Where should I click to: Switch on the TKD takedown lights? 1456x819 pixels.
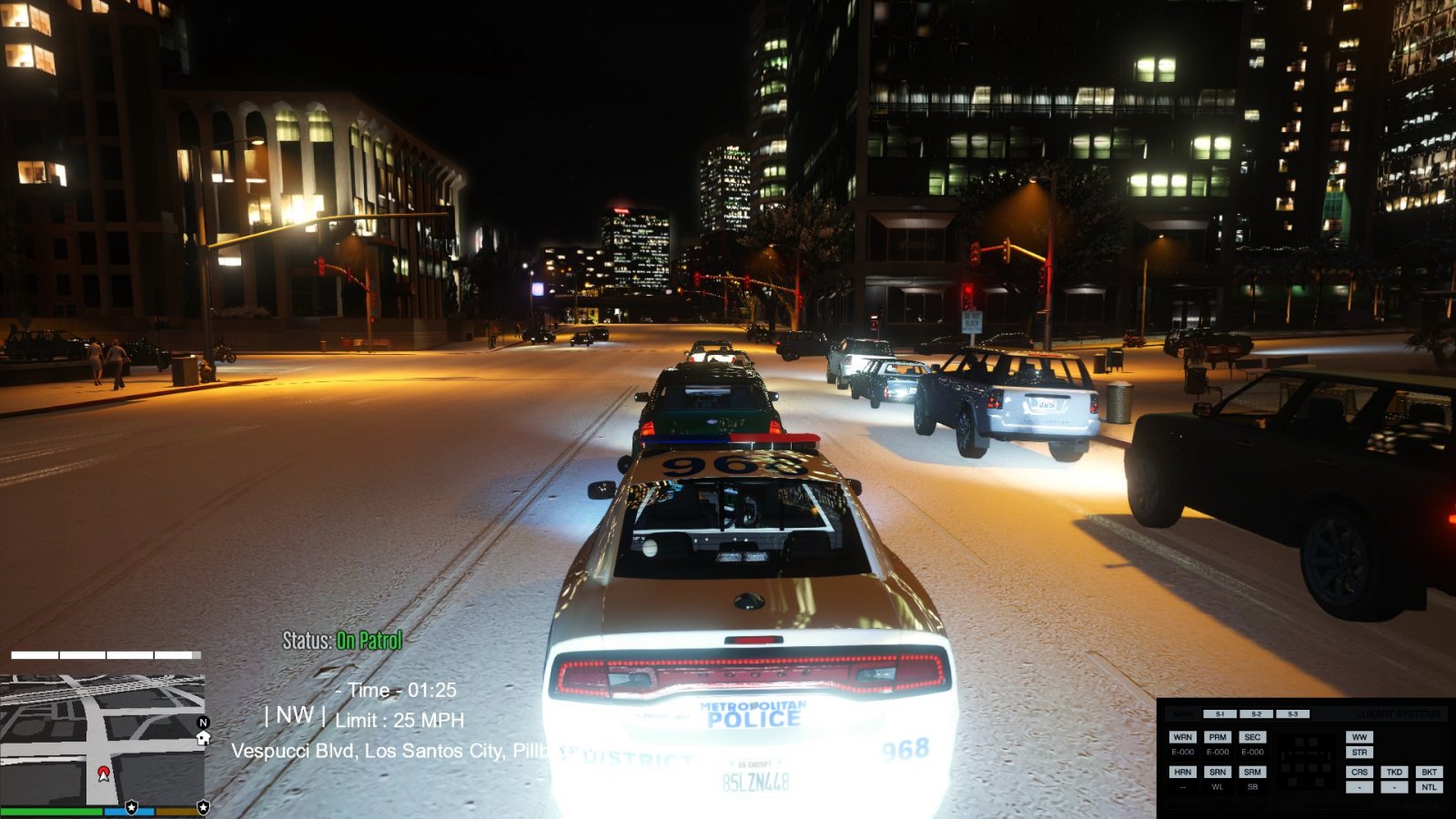(x=1394, y=772)
